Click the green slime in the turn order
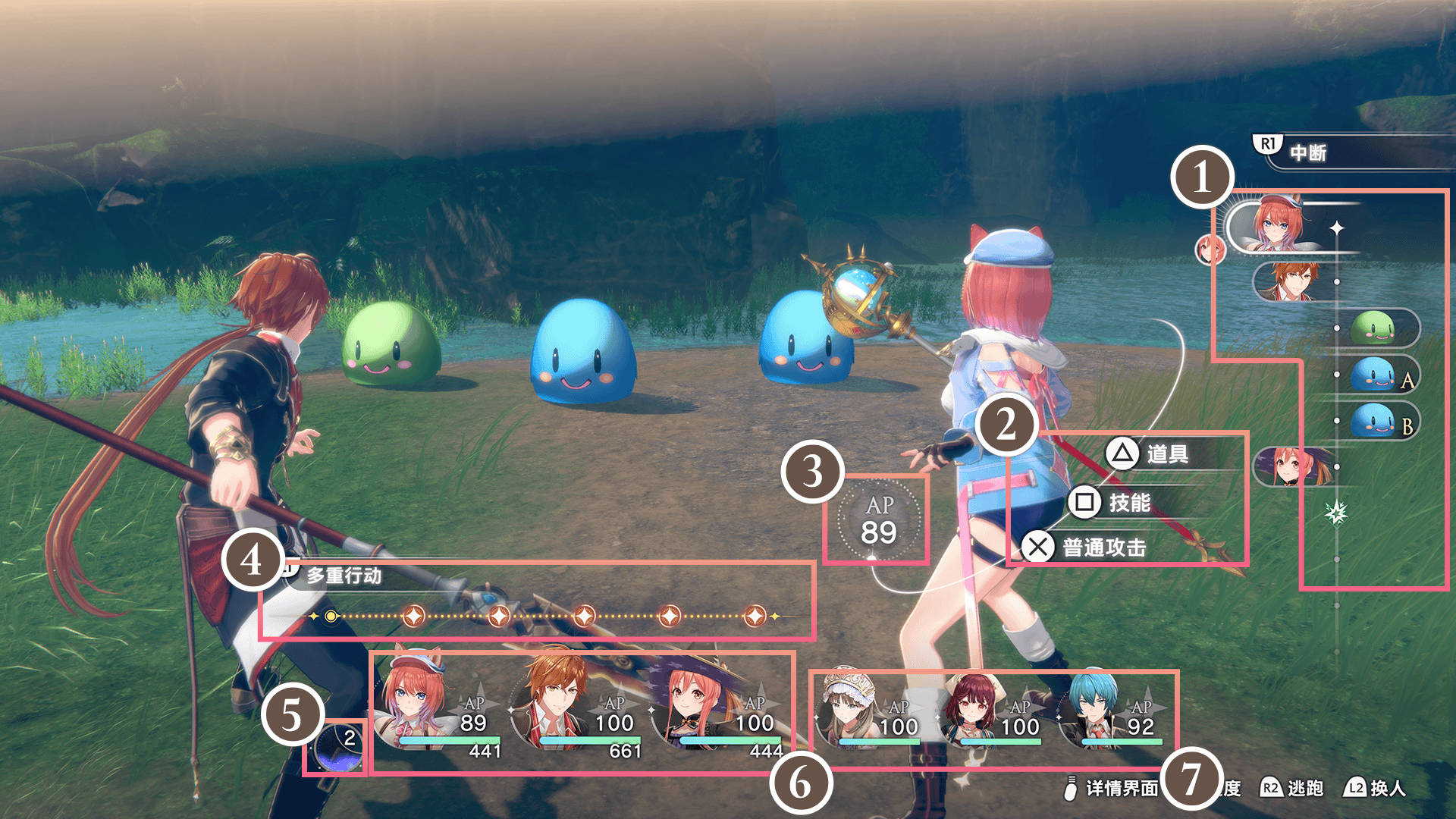This screenshot has height=819, width=1456. (x=1373, y=328)
